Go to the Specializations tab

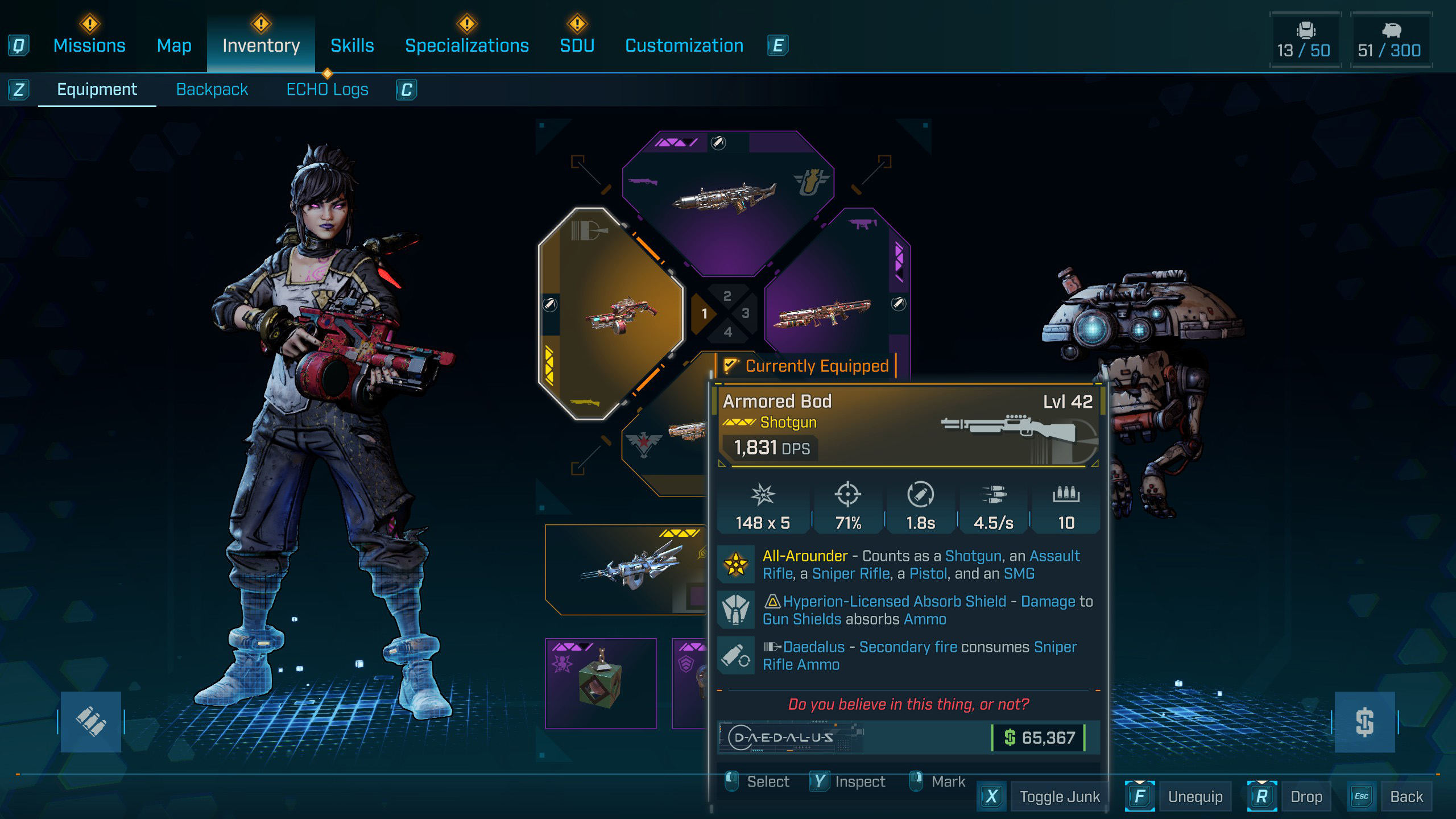pos(466,45)
